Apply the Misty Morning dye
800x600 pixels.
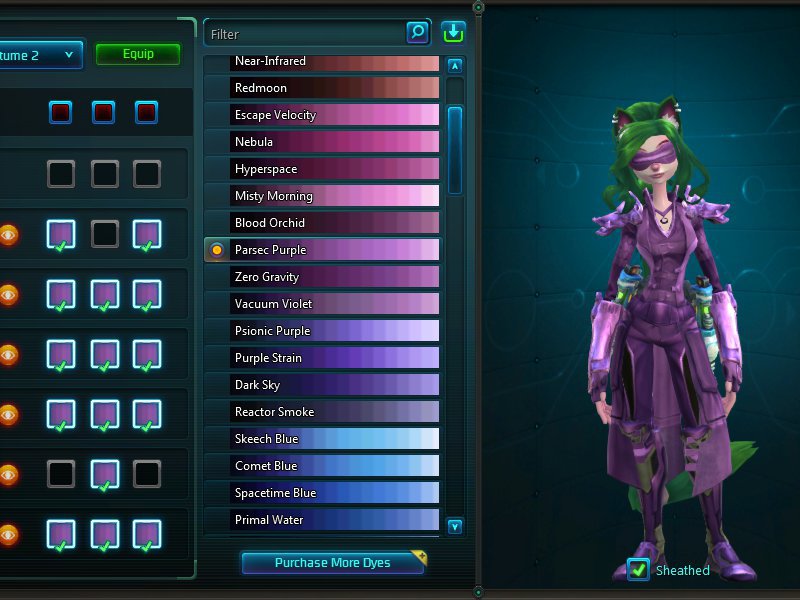pos(322,196)
